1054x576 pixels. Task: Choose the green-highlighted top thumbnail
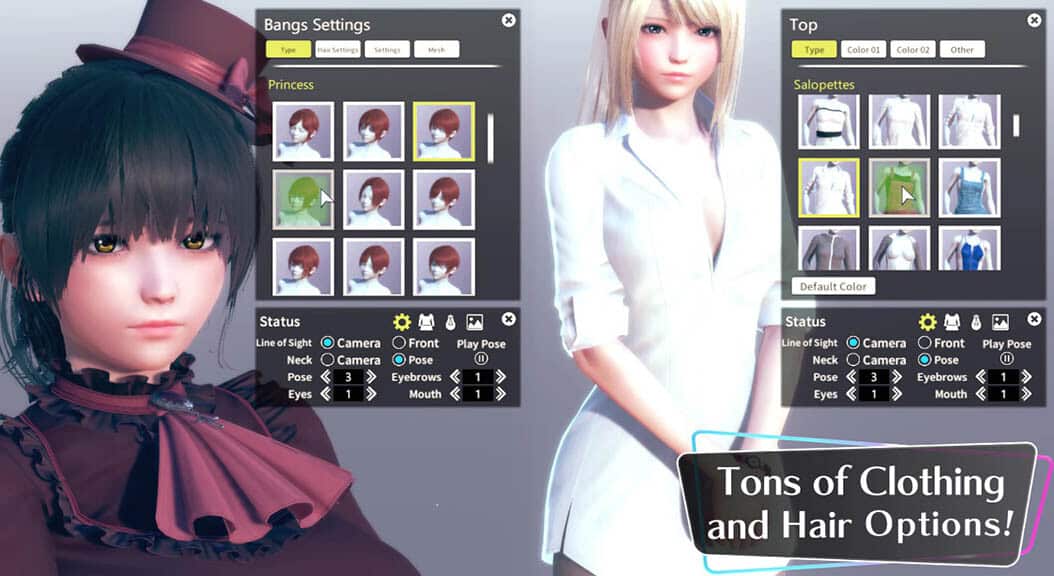(899, 188)
